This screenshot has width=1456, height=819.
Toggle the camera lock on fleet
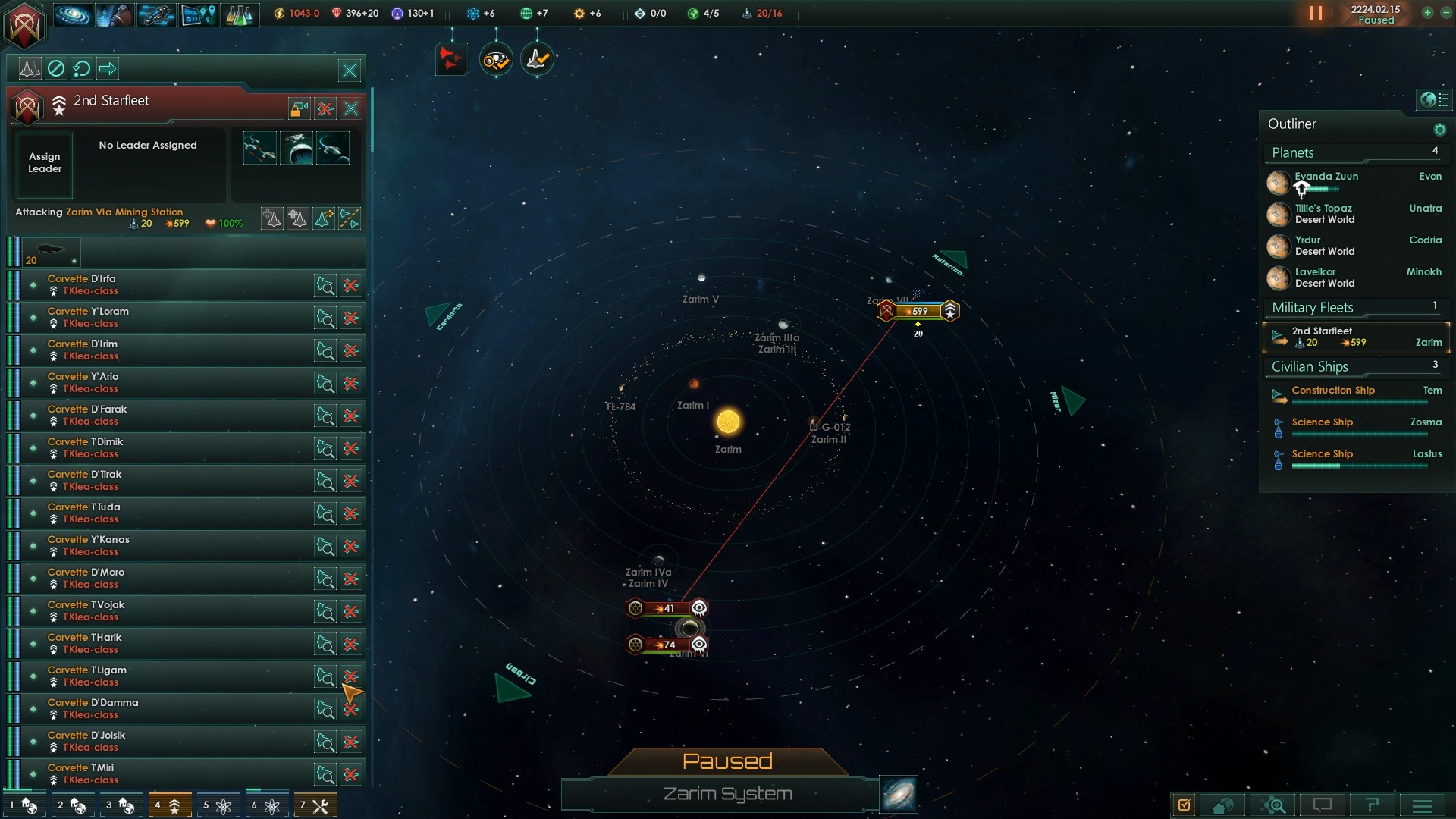click(299, 108)
